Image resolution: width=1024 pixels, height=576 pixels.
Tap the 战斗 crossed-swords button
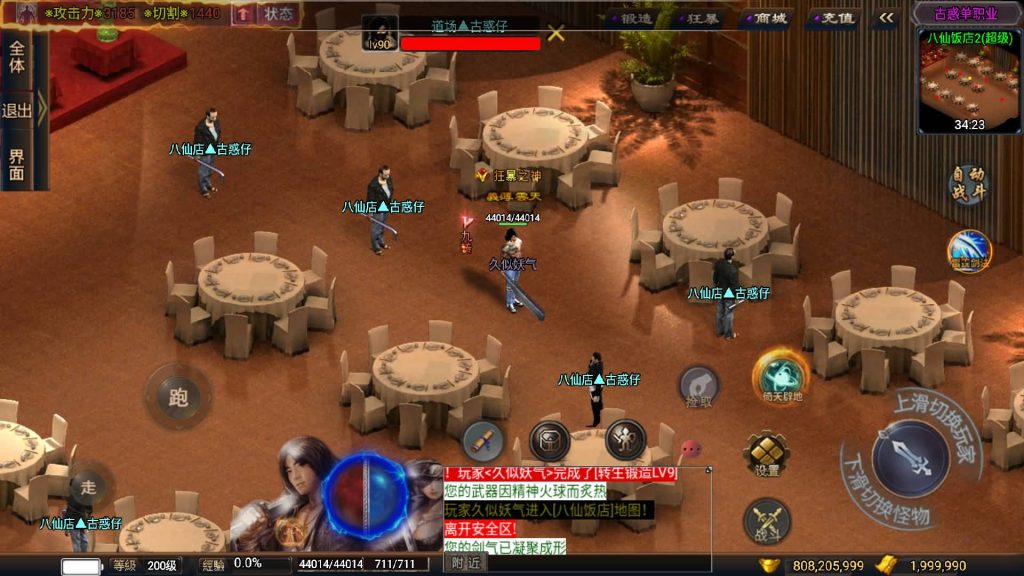[767, 522]
